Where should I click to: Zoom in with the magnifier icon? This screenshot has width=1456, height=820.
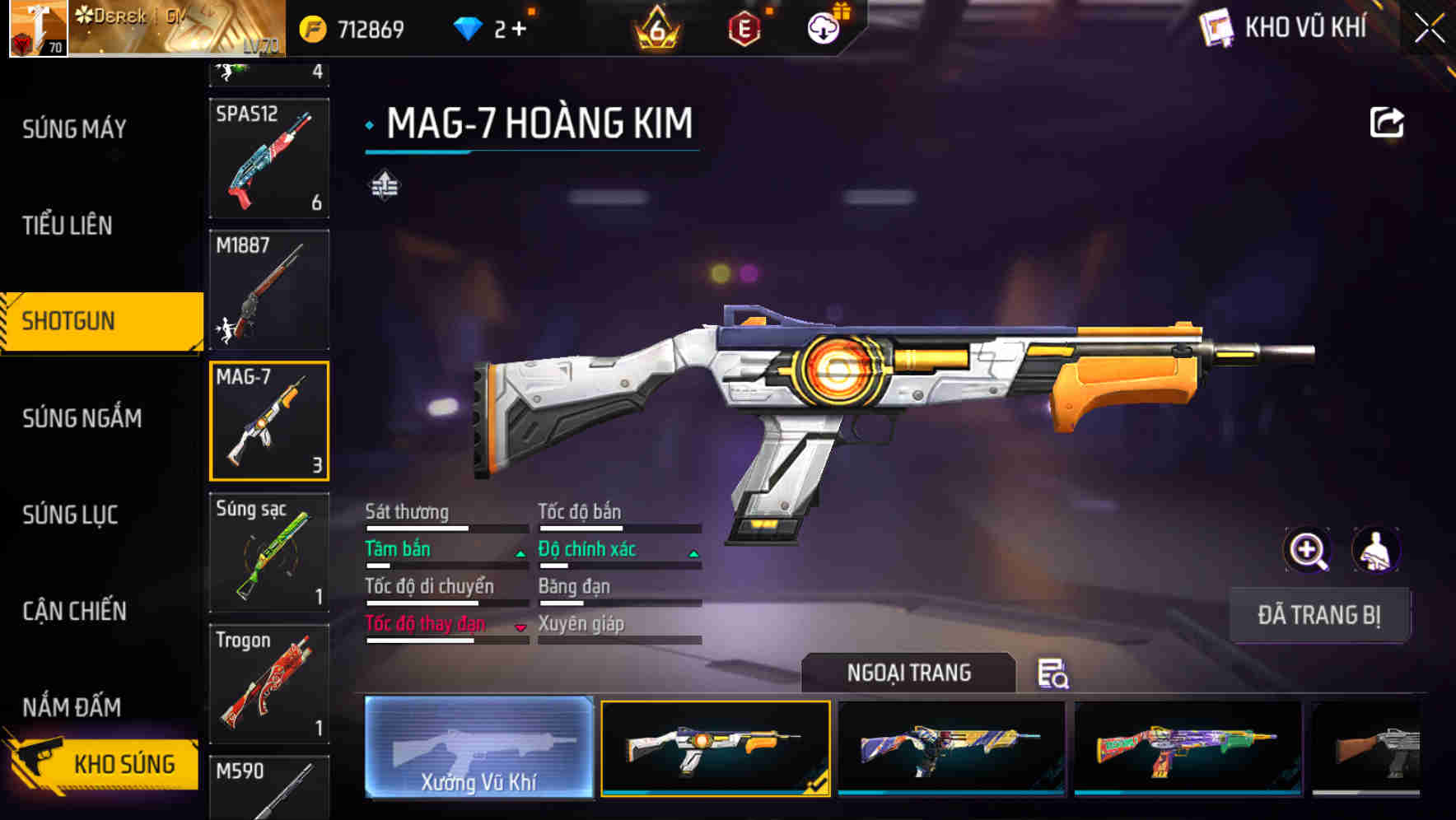coord(1307,550)
